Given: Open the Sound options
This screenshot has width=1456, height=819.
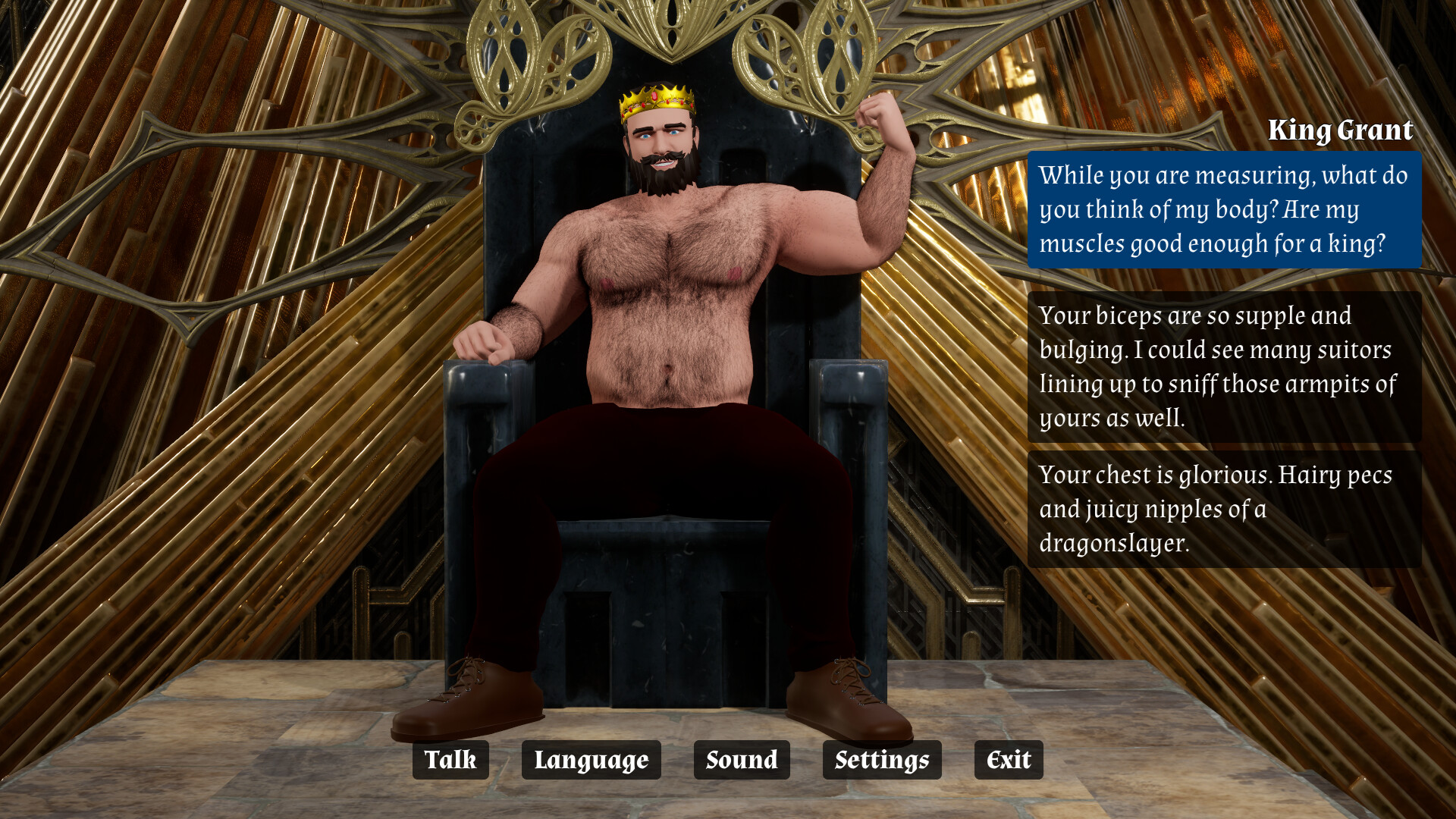Looking at the screenshot, I should click(741, 760).
